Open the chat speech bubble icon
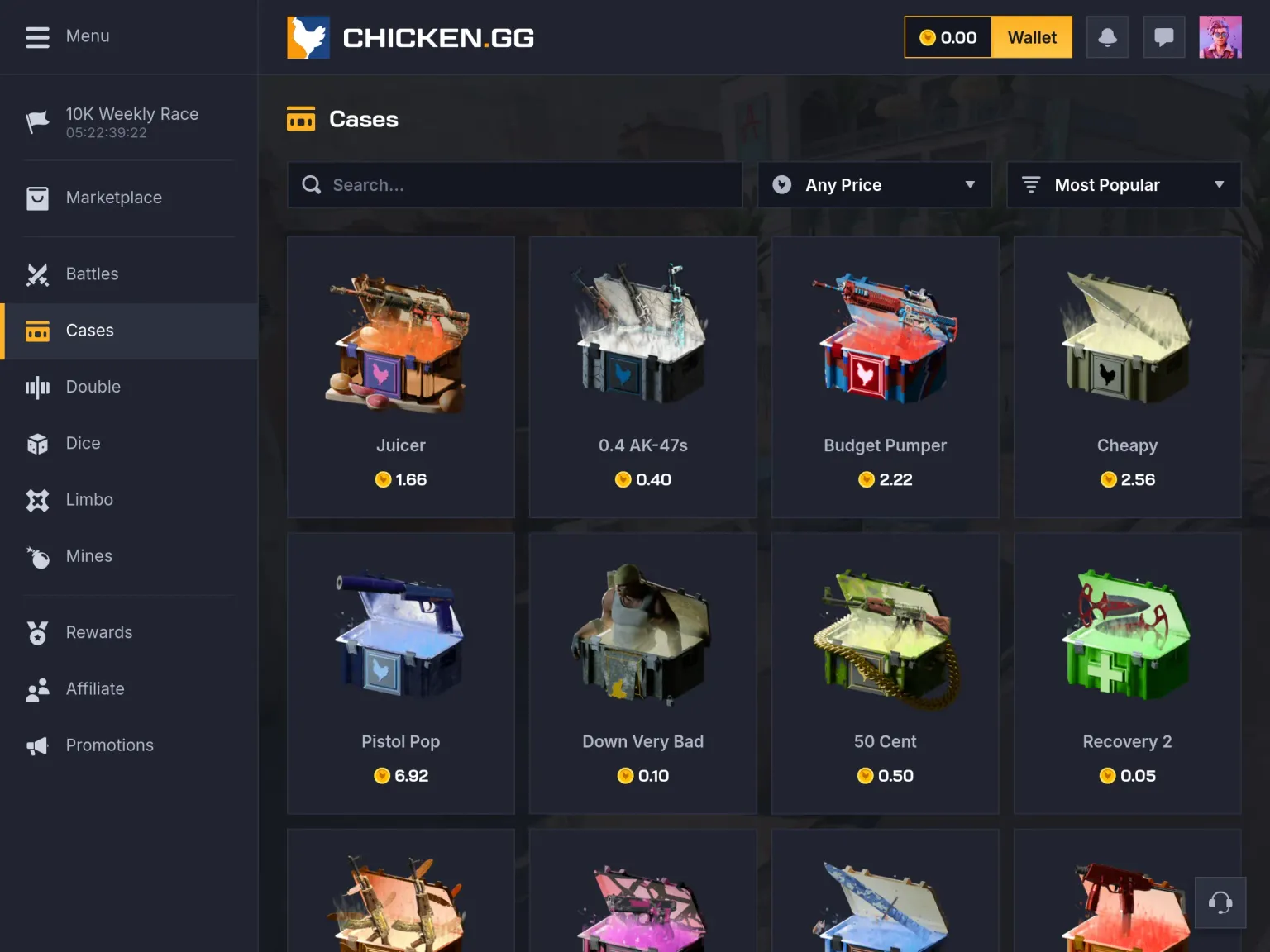The height and width of the screenshot is (952, 1270). tap(1163, 37)
